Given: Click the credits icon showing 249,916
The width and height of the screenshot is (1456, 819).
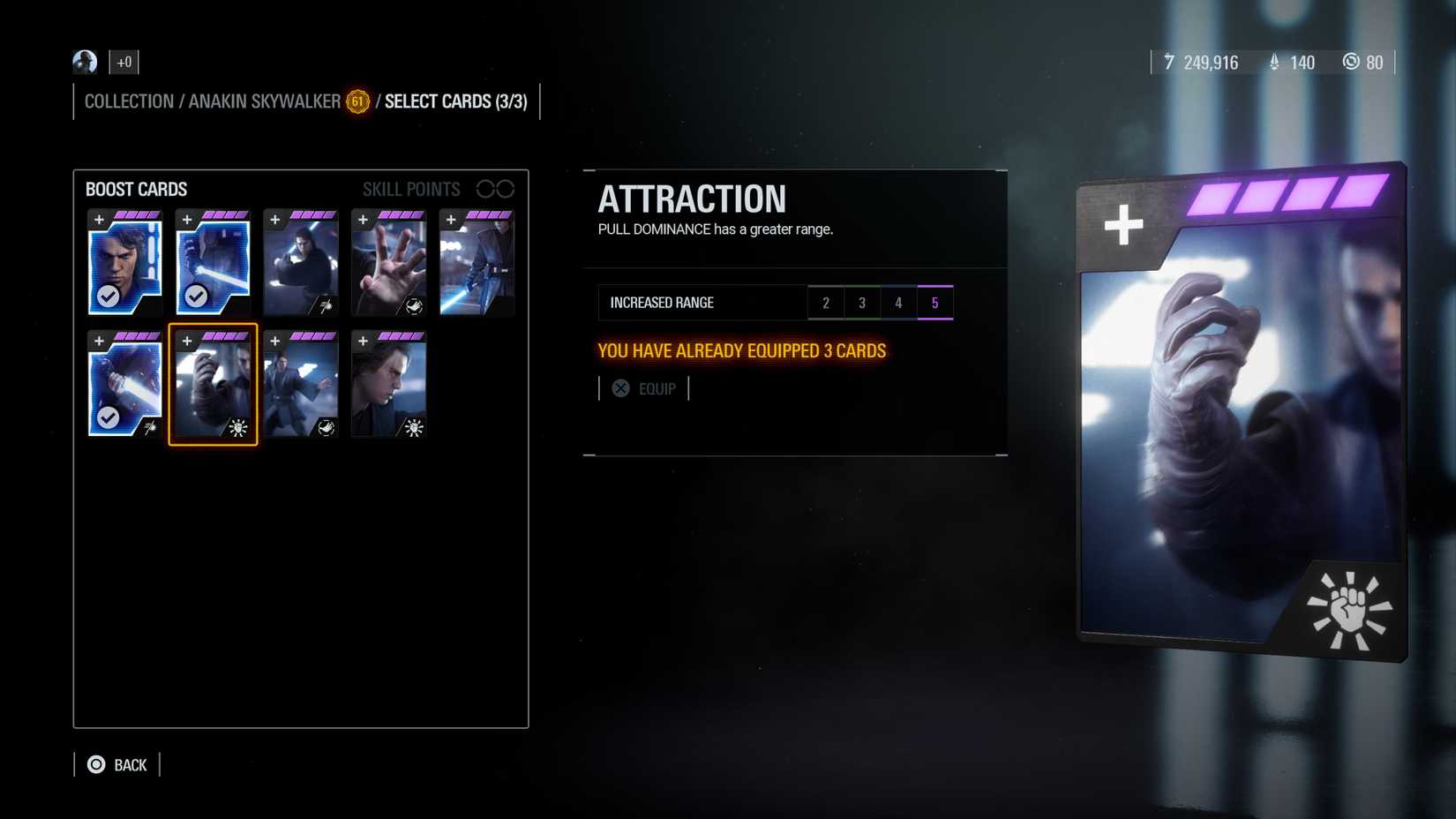Looking at the screenshot, I should pos(1170,63).
